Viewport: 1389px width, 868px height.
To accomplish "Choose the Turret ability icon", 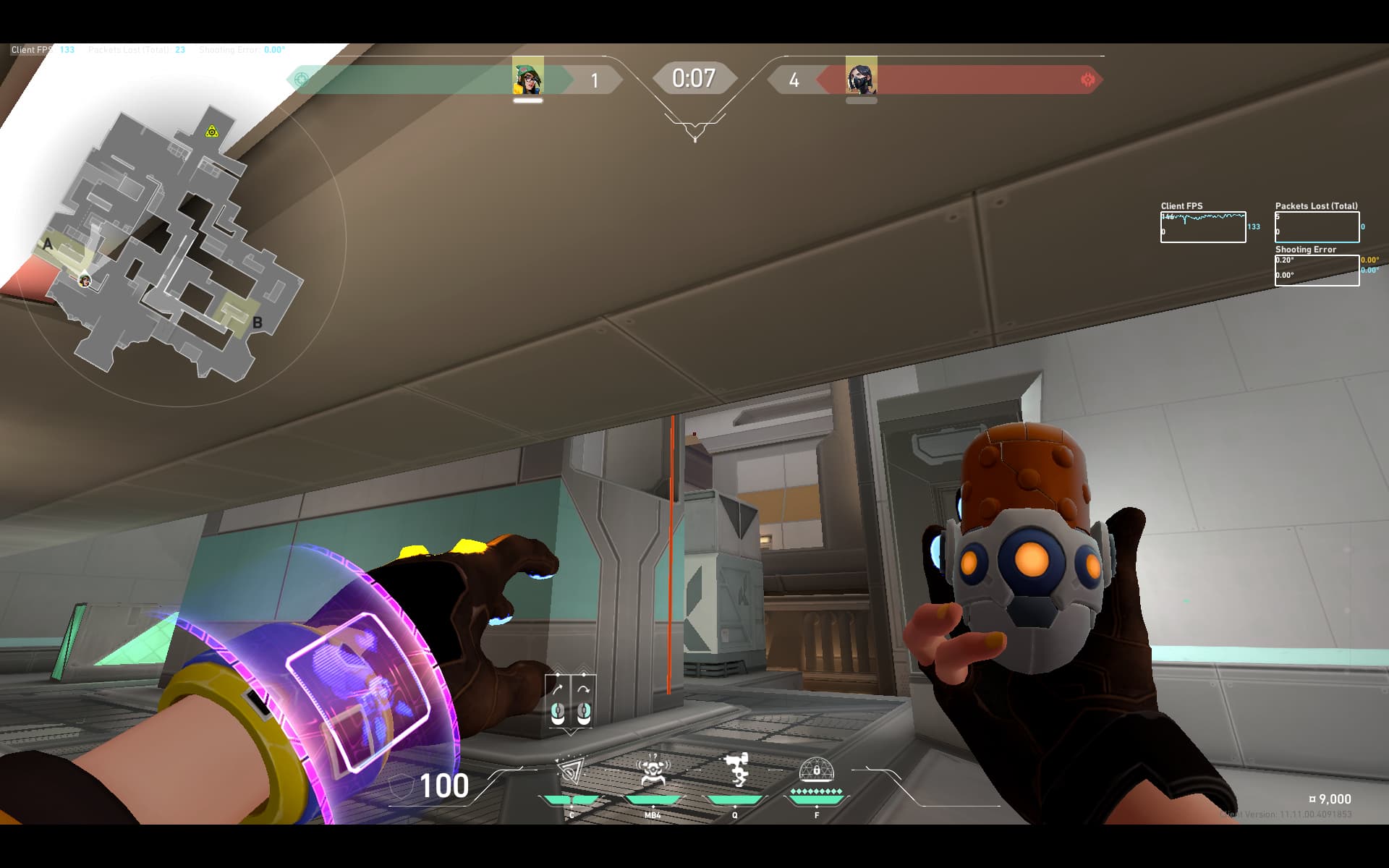I will click(735, 771).
